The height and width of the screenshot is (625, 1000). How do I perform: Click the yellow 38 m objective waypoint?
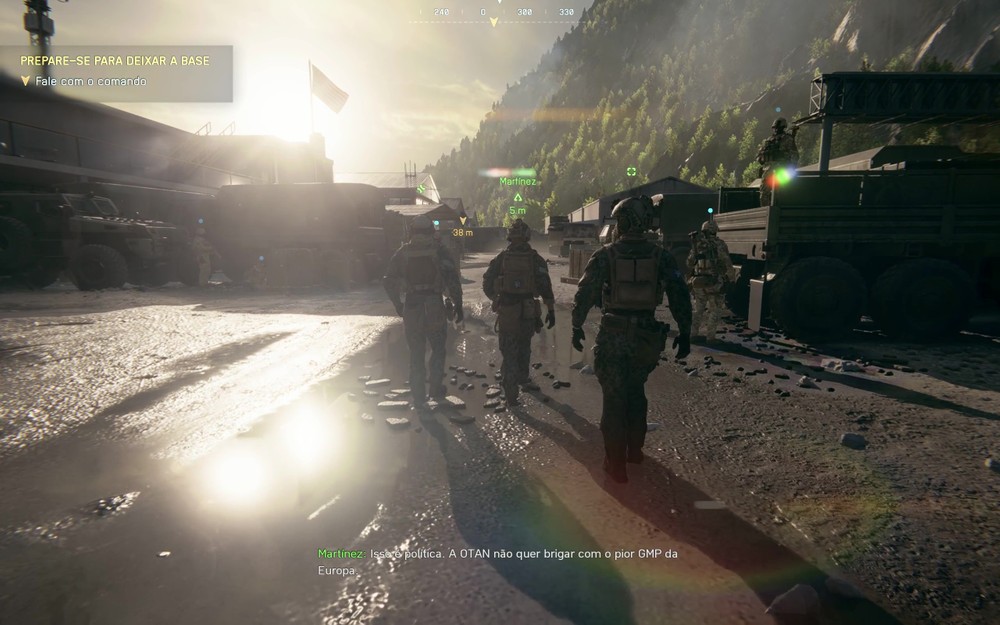pyautogui.click(x=462, y=221)
